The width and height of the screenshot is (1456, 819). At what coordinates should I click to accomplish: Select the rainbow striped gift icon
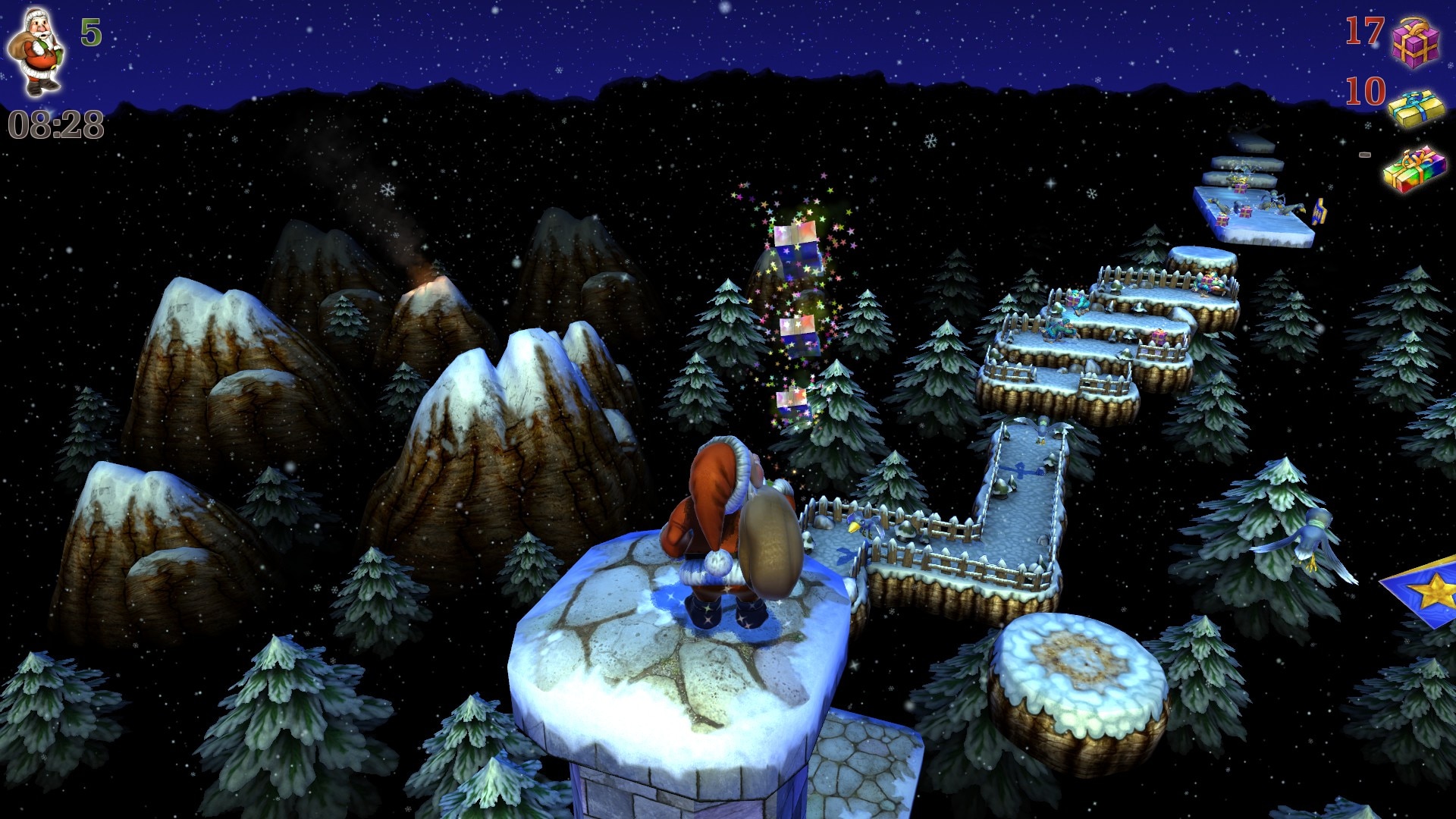pos(1414,168)
